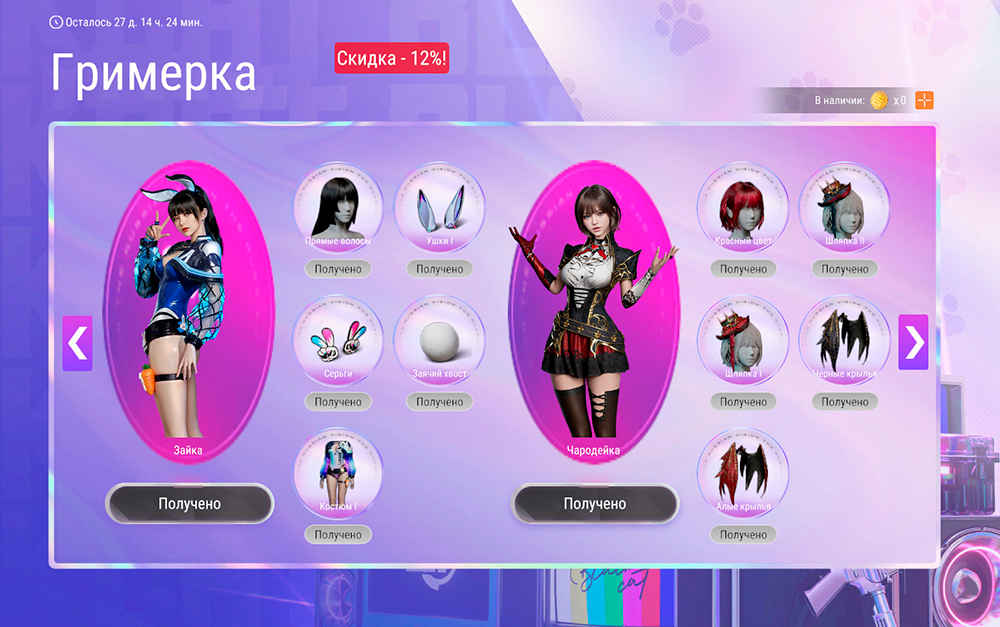This screenshot has height=627, width=1000.
Task: Click the Скидка - 12% discount badge
Action: (391, 59)
